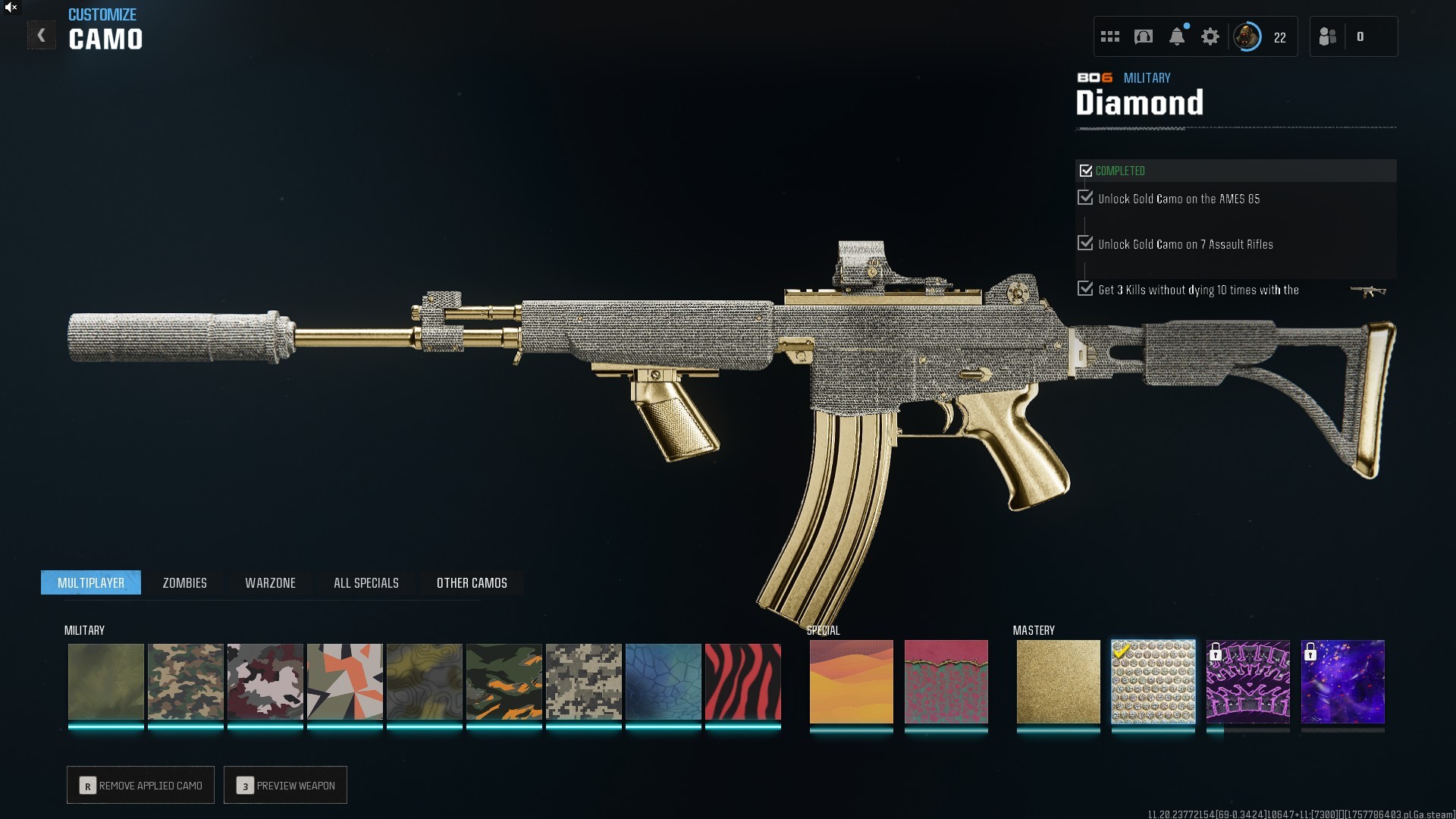The width and height of the screenshot is (1456, 819).
Task: Choose the Multiplayer camo tab
Action: tap(91, 583)
